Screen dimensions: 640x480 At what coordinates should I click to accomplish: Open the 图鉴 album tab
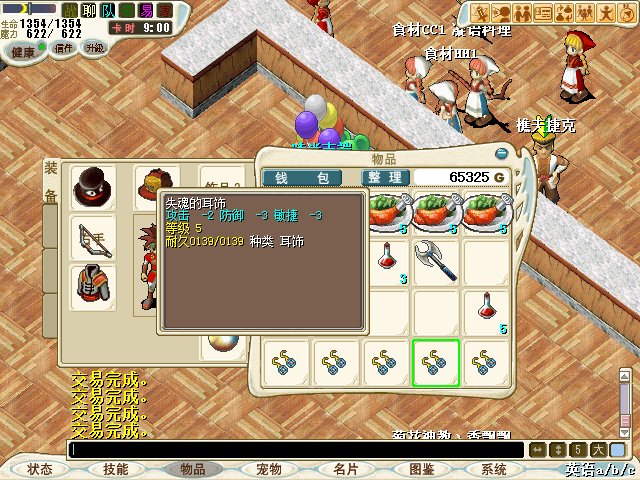[422, 469]
